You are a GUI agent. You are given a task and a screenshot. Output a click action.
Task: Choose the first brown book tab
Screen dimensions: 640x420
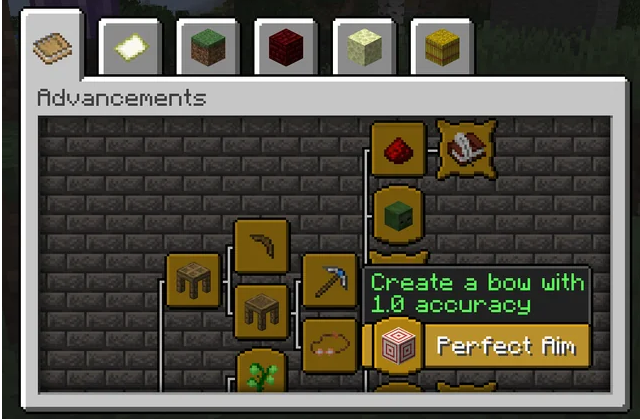point(51,45)
